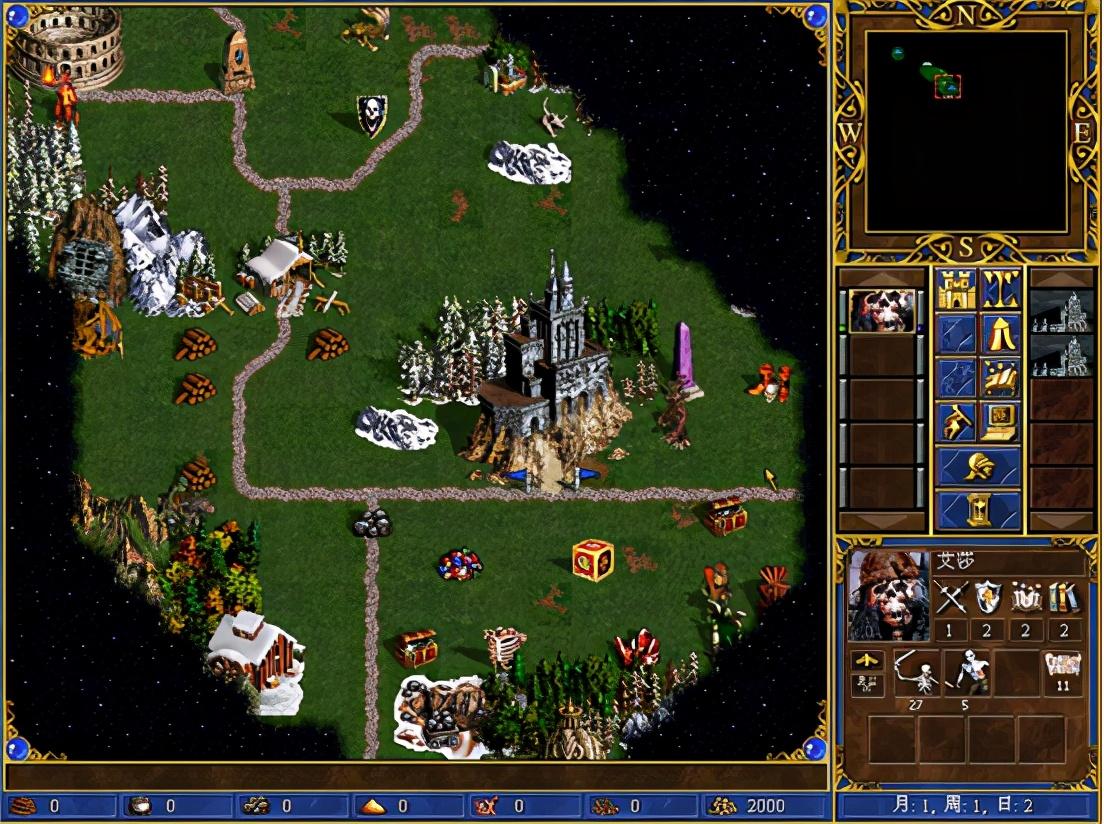End the turn with the hourglass button
Viewport: 1104px width, 824px height.
tap(978, 510)
